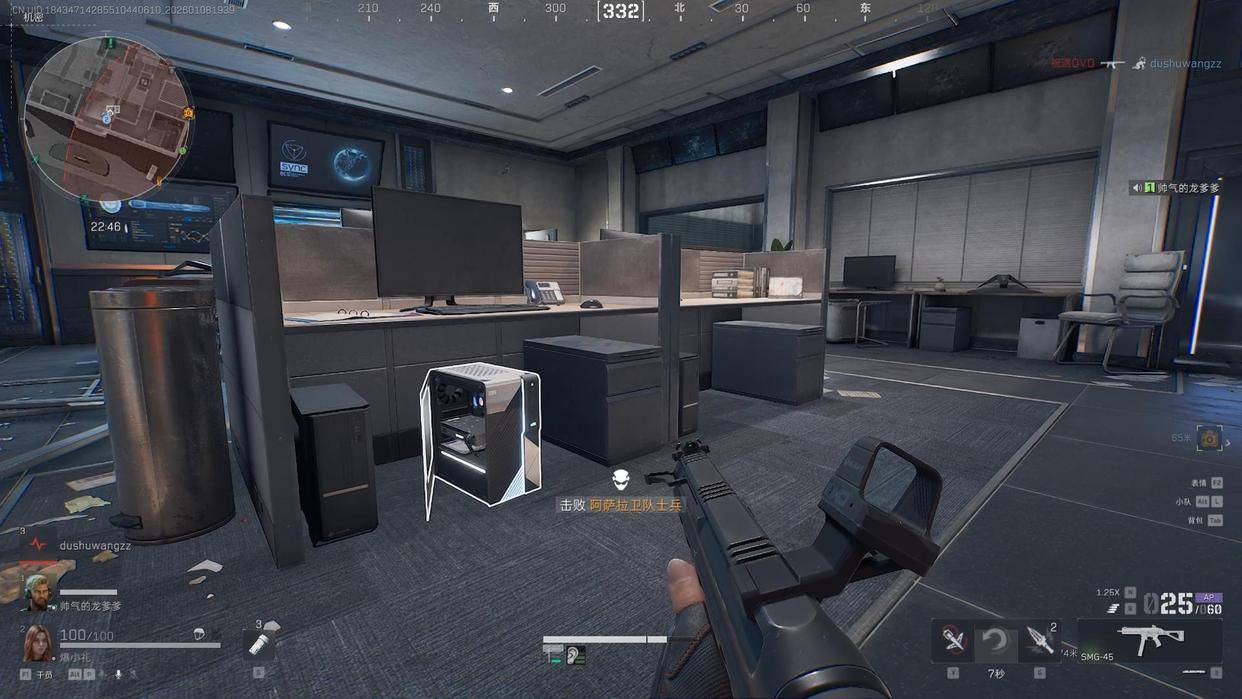Select the crossed-out tool ability icon
This screenshot has height=699, width=1242.
[x=953, y=641]
